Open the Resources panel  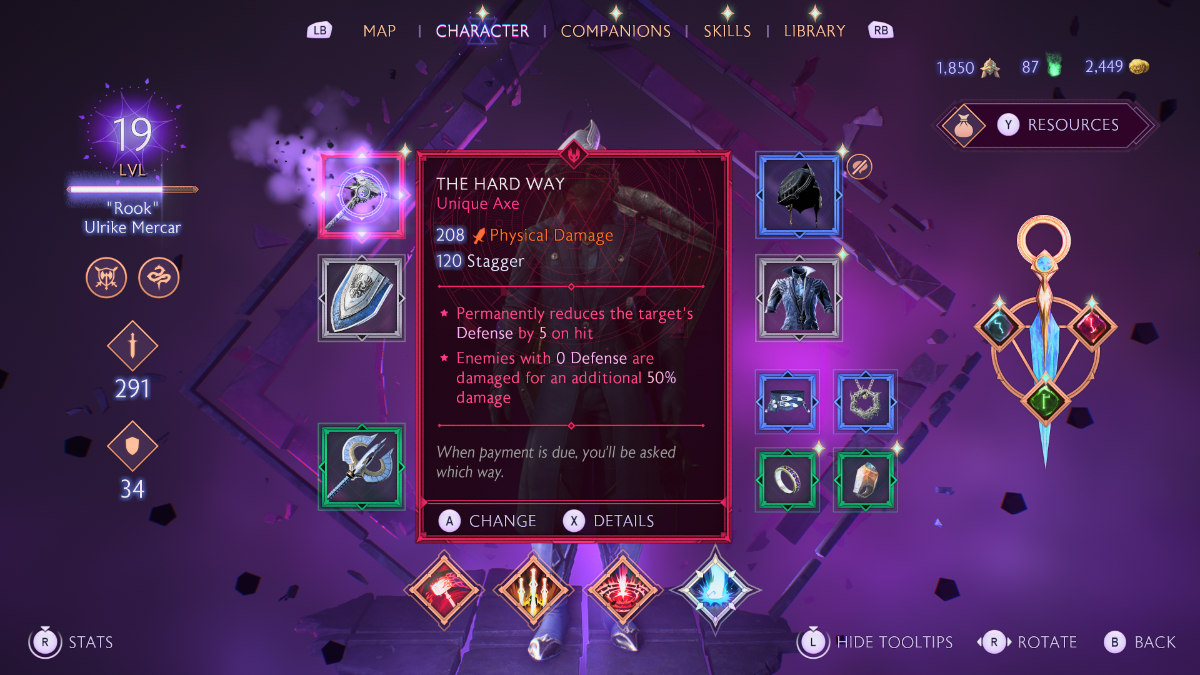tap(1047, 125)
